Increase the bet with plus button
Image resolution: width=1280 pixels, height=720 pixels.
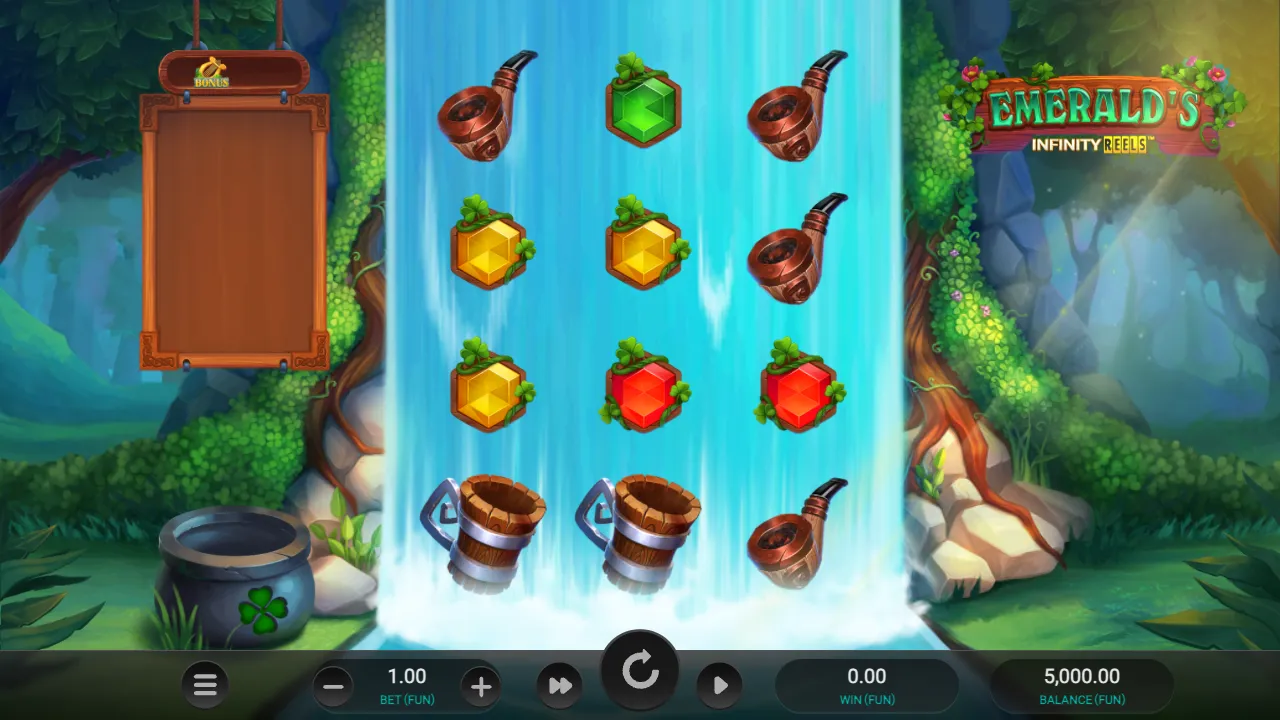480,686
